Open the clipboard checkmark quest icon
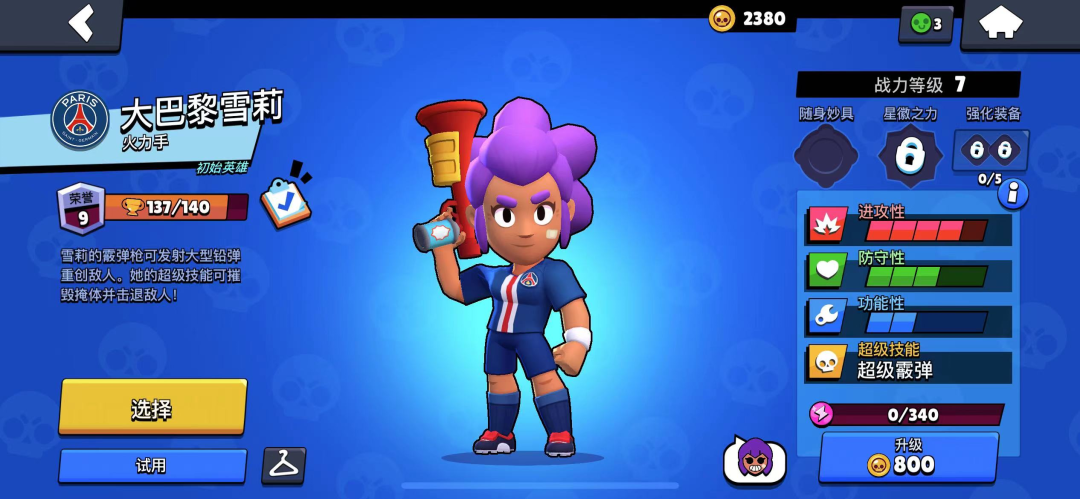This screenshot has height=499, width=1080. pos(286,197)
